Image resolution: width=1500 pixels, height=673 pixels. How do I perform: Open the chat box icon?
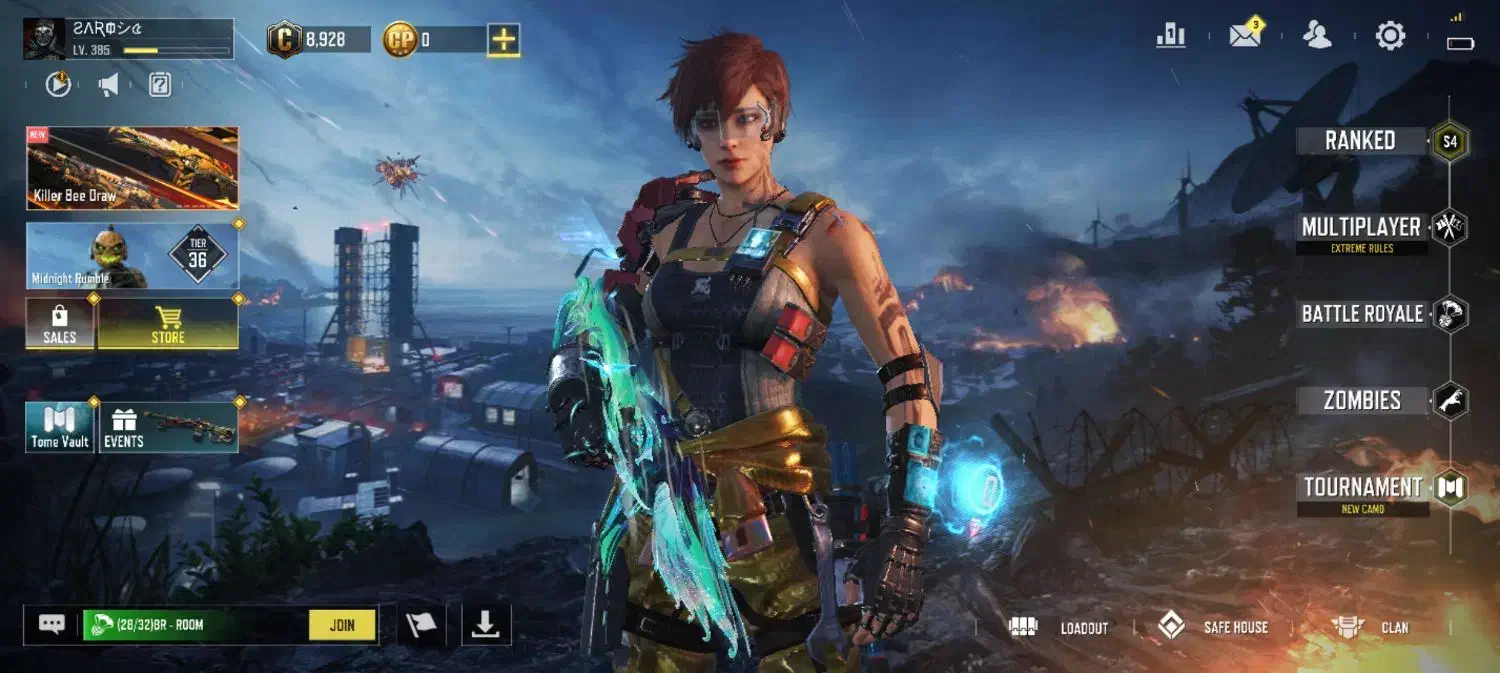52,625
